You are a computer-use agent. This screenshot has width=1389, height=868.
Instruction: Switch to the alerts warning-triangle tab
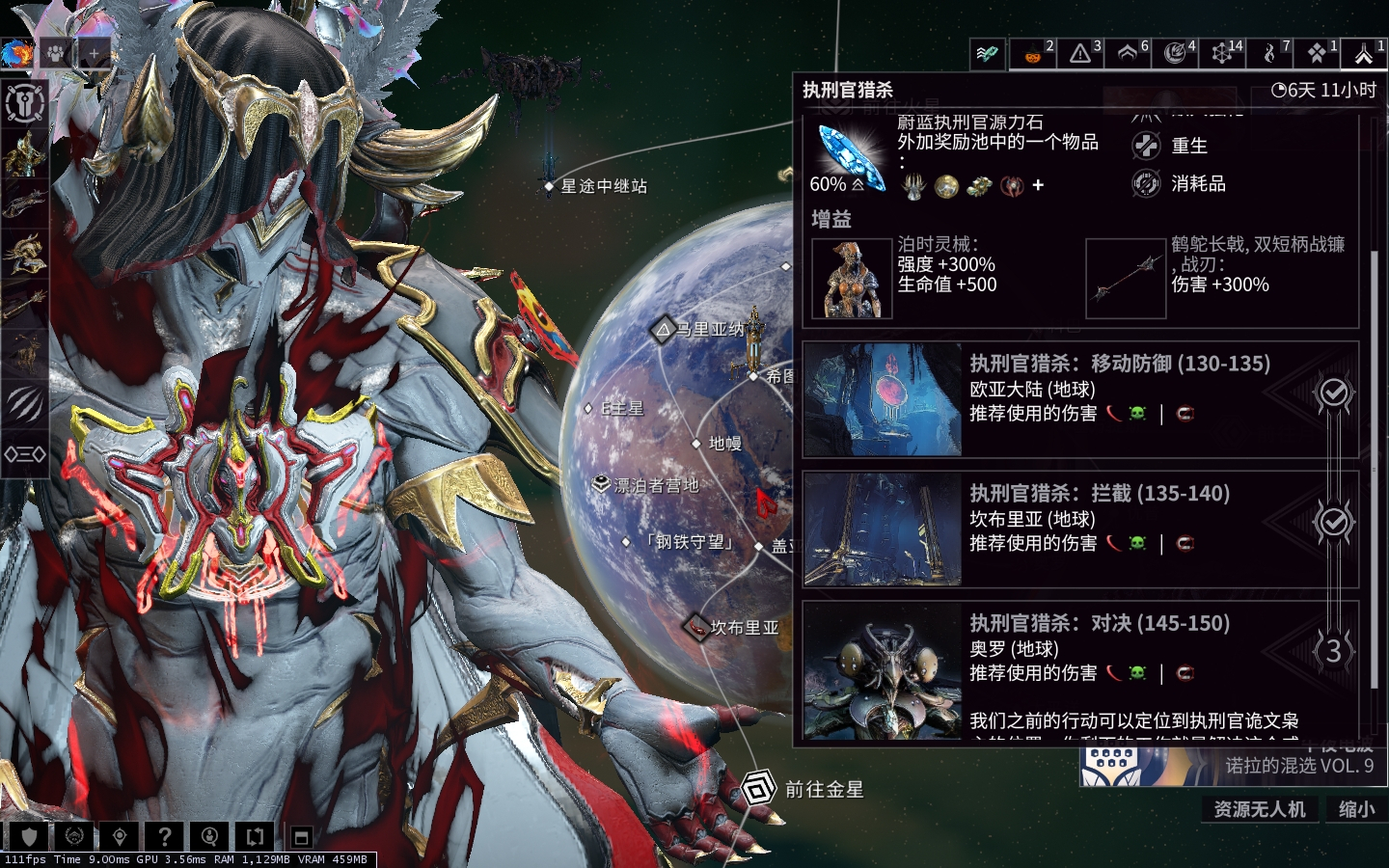pos(1080,53)
